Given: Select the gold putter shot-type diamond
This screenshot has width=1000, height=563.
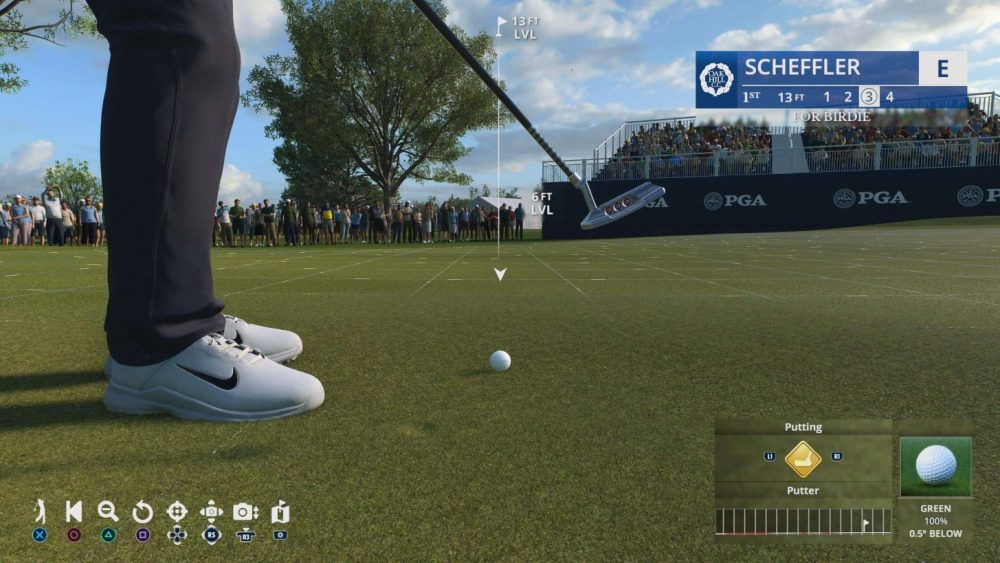Looking at the screenshot, I should click(x=803, y=459).
